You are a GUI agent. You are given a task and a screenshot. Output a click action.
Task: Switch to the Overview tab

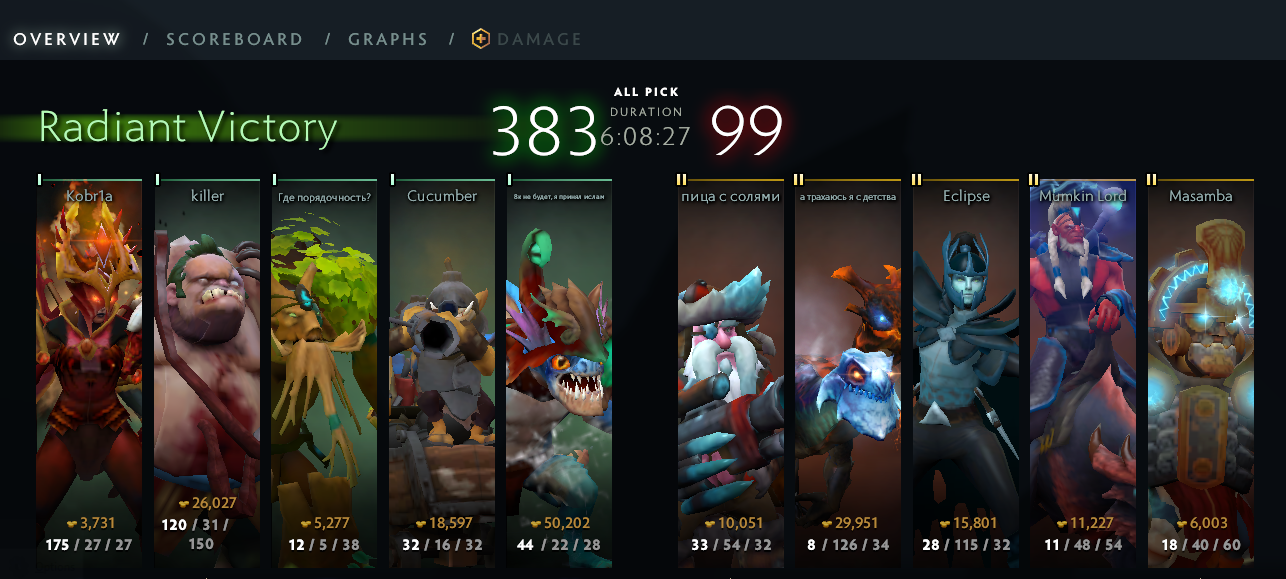click(x=67, y=40)
